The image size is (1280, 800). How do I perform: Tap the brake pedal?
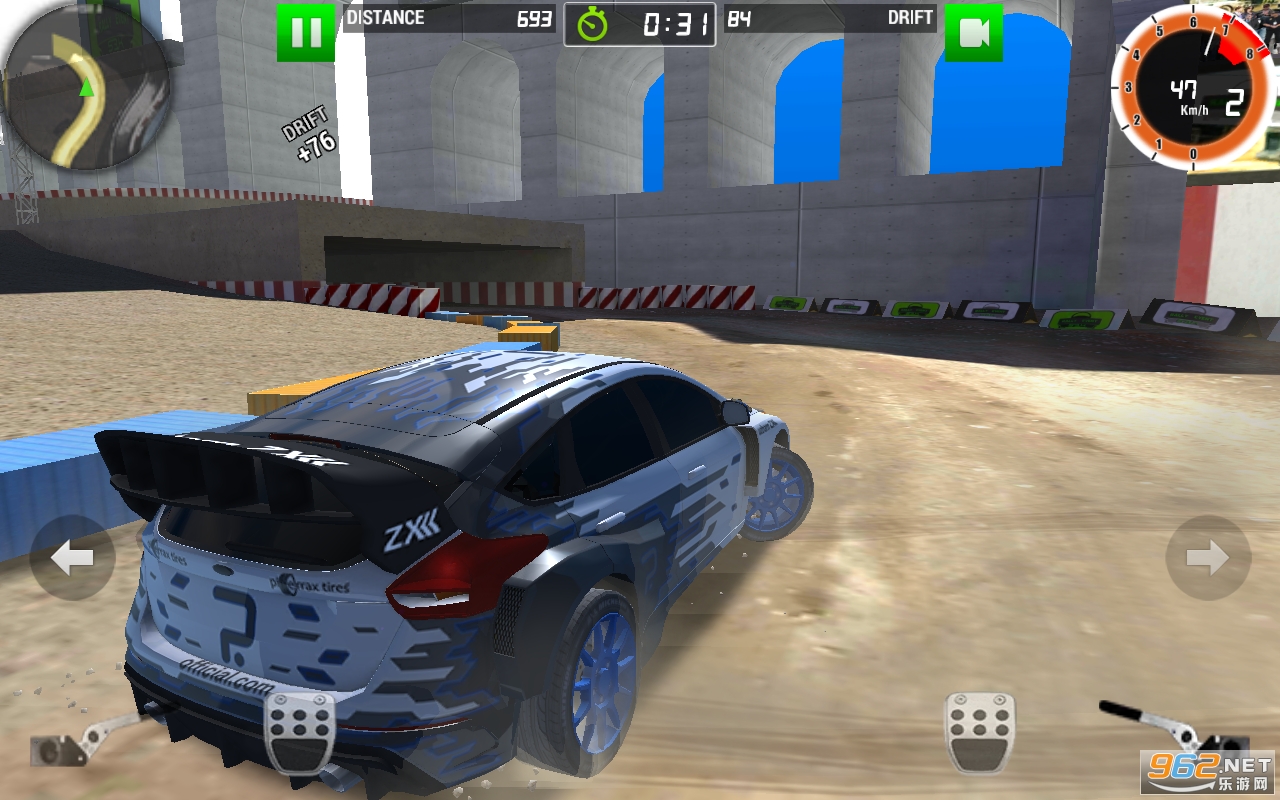pos(299,731)
